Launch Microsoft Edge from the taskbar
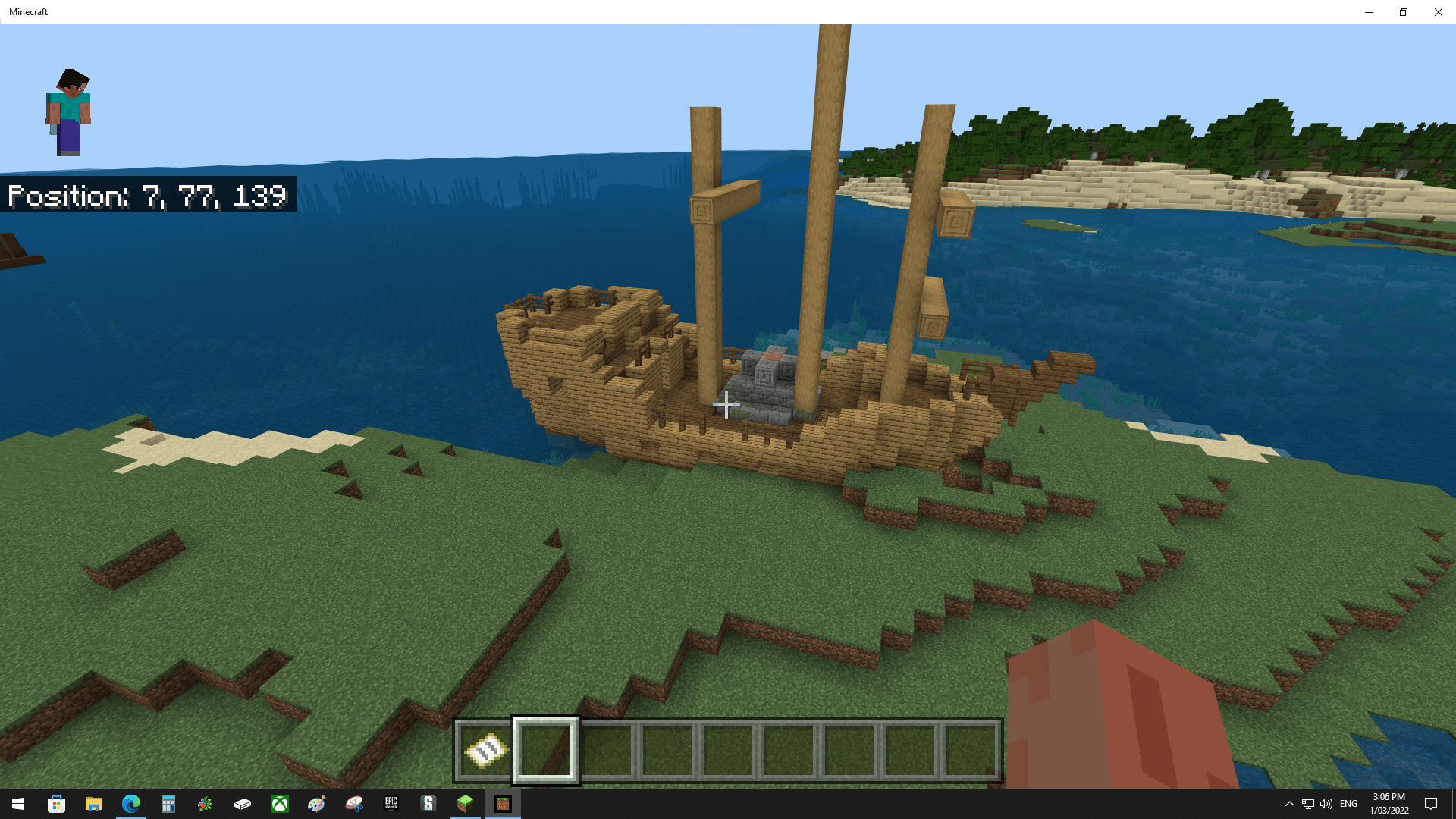This screenshot has height=819, width=1456. pos(130,804)
